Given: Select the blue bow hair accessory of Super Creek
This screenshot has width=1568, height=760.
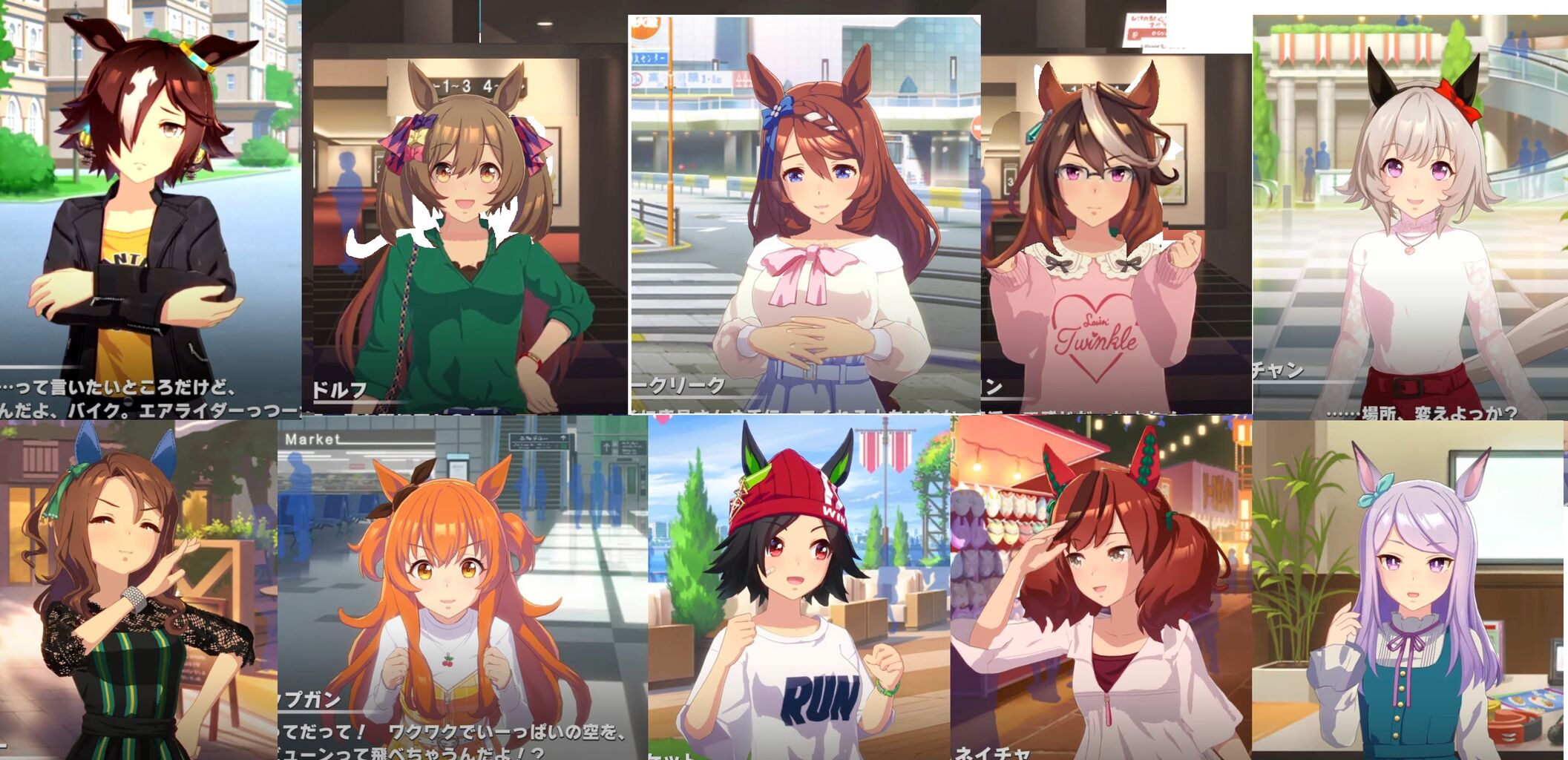Looking at the screenshot, I should pos(777,110).
